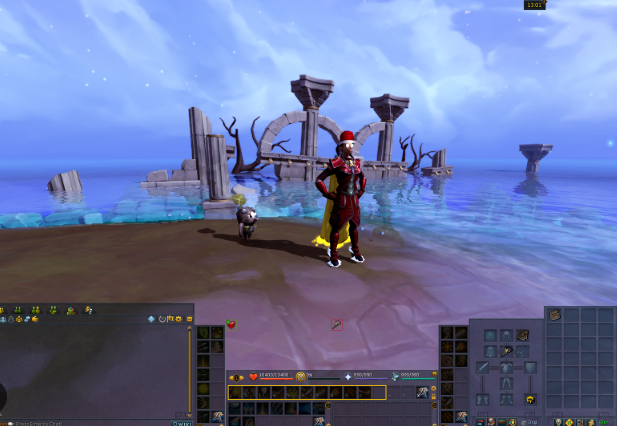This screenshot has height=426, width=617.
Task: Select the empty helmet equipment slot
Action: (507, 335)
